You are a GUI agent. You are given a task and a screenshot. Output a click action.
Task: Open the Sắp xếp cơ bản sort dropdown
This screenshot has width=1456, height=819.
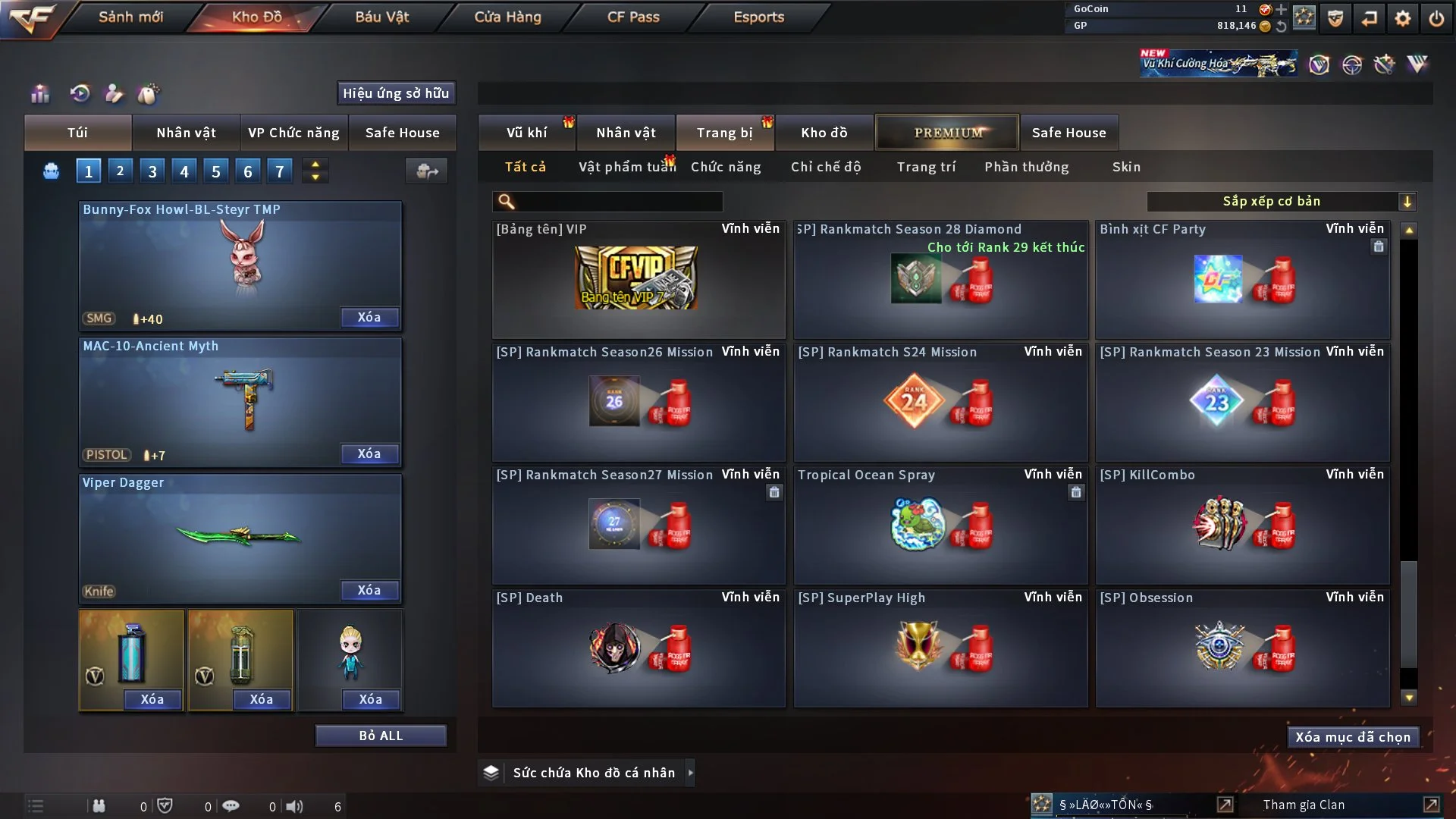pos(1281,201)
